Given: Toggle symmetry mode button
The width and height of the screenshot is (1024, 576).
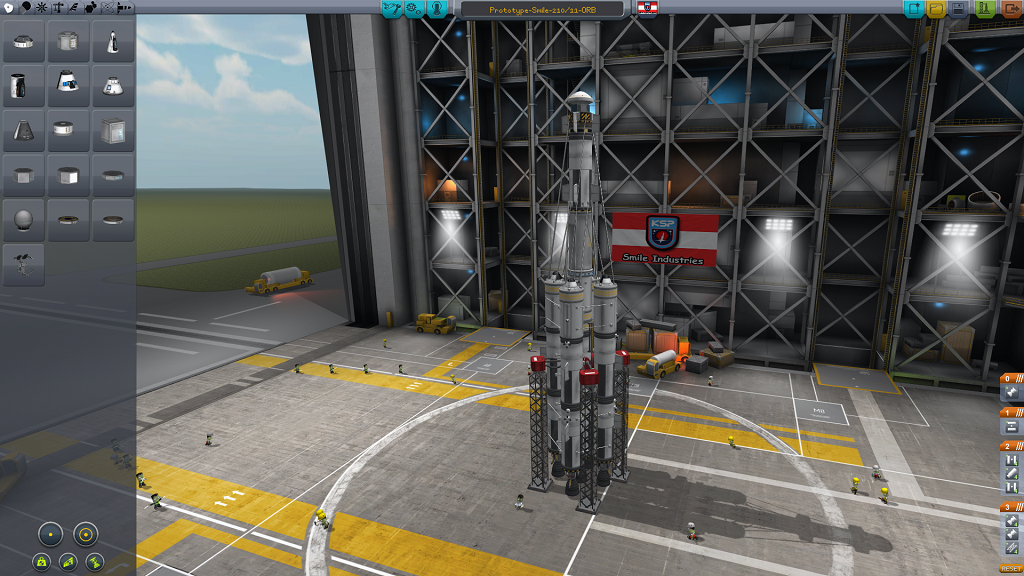Looking at the screenshot, I should tap(51, 533).
